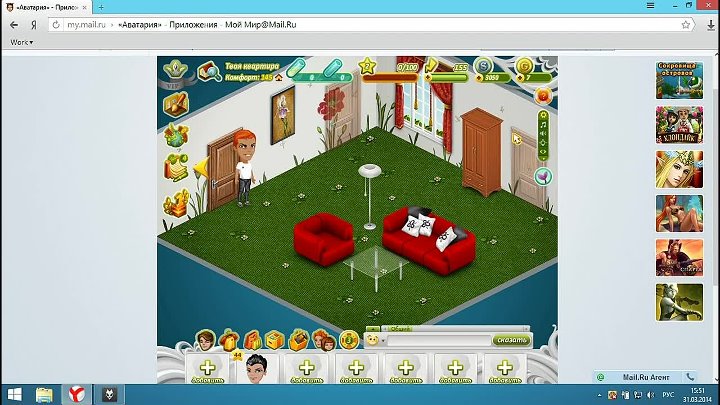Click the browser back arrow
The height and width of the screenshot is (405, 720).
tap(13, 25)
